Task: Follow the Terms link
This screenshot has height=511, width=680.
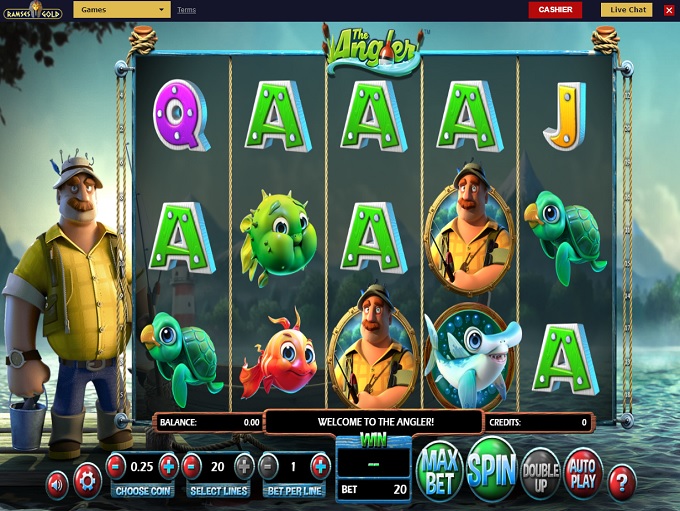Action: tap(186, 10)
